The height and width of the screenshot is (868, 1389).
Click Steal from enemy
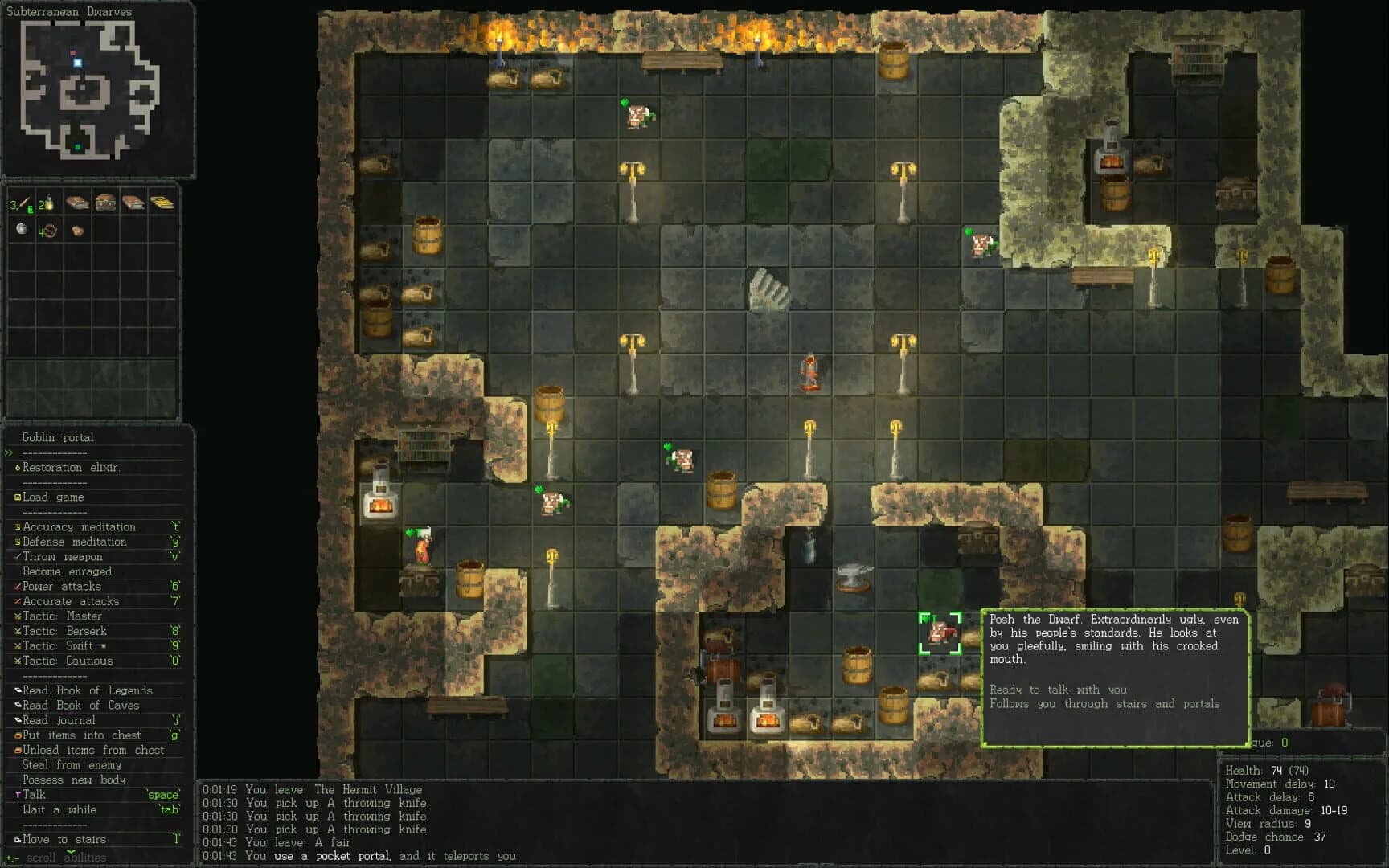click(x=69, y=764)
